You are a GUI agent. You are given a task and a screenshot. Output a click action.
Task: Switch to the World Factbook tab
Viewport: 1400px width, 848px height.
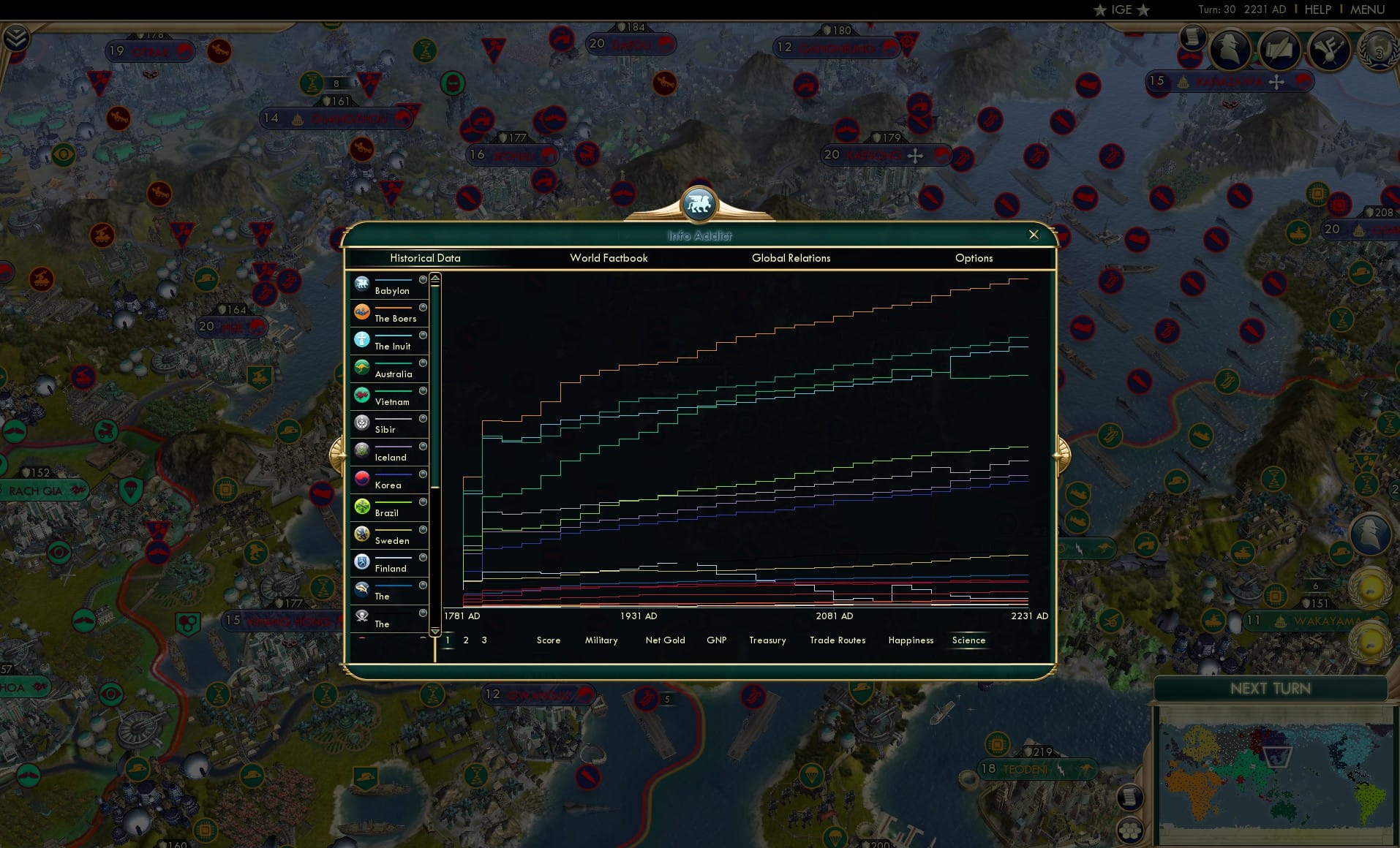[x=609, y=258]
